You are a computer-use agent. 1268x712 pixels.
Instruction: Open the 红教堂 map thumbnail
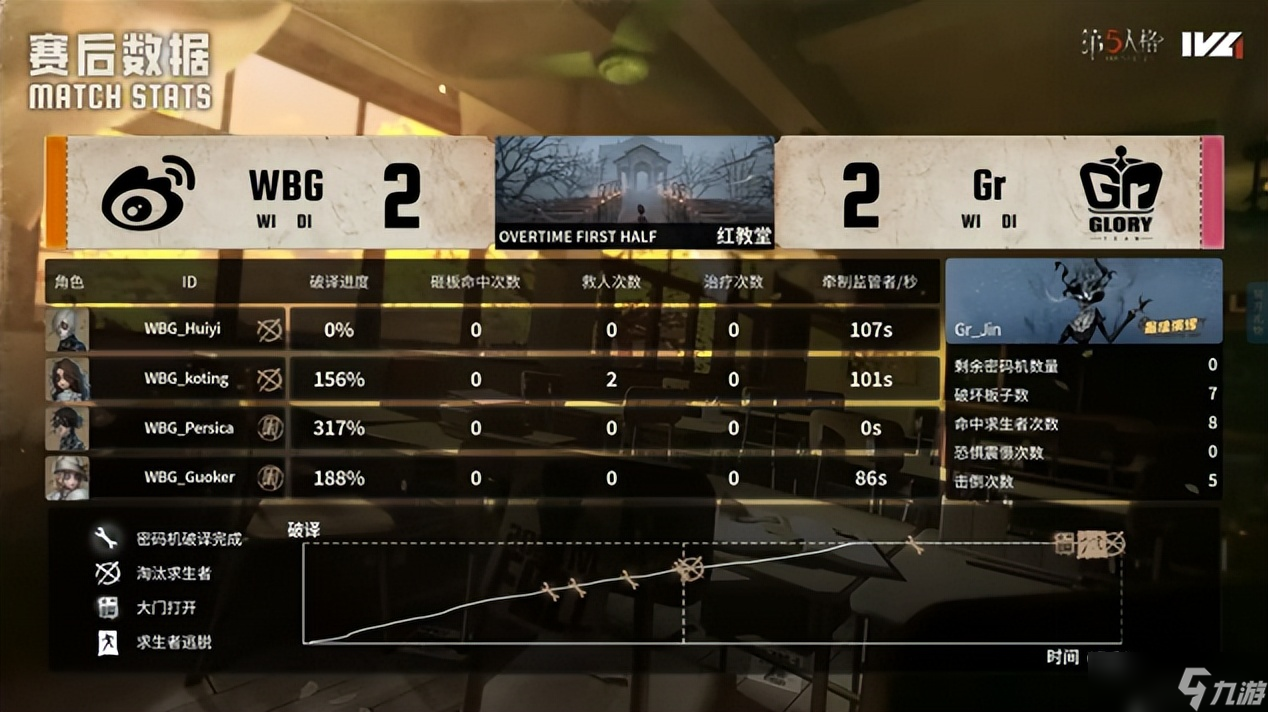635,192
